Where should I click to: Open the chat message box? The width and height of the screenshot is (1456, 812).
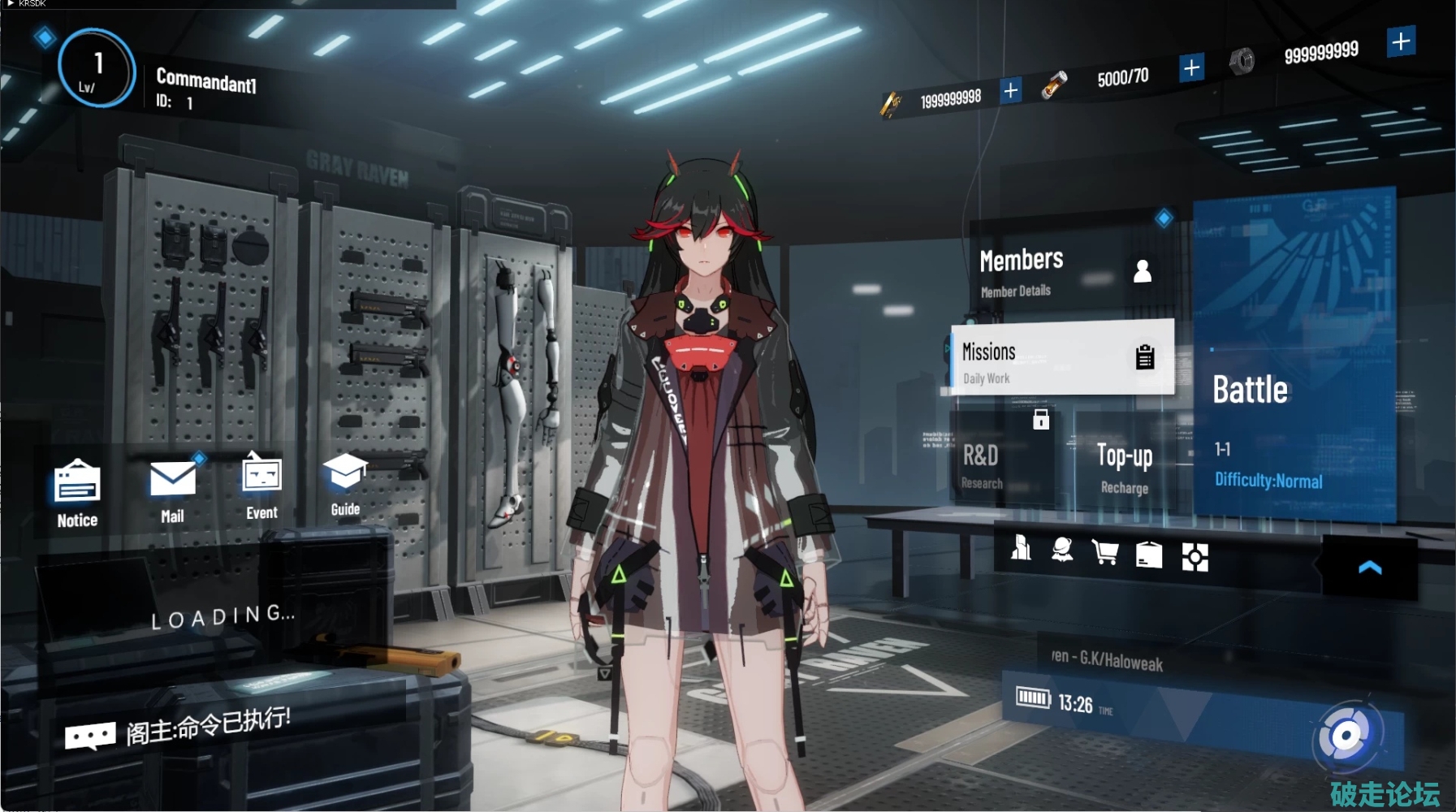click(91, 736)
